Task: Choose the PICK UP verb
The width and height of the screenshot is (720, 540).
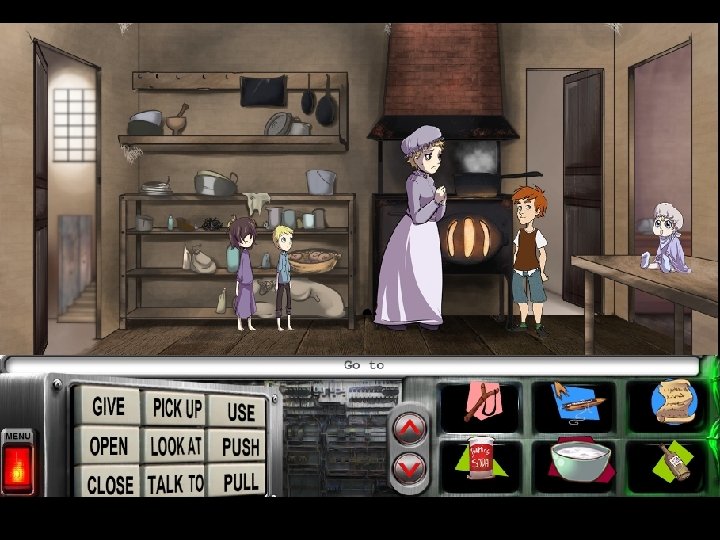Action: point(176,408)
